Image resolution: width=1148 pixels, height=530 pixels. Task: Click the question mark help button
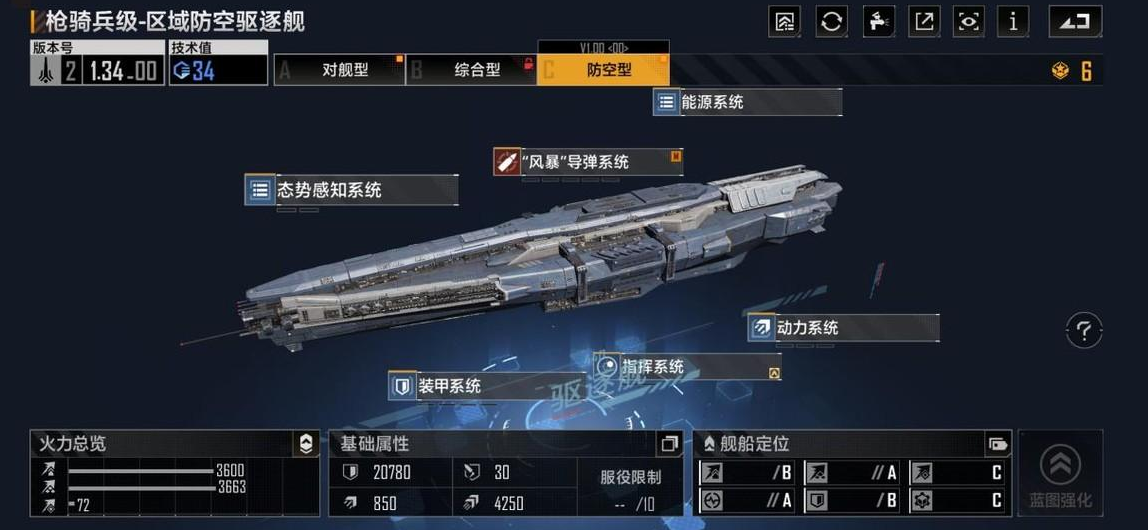pos(1084,330)
